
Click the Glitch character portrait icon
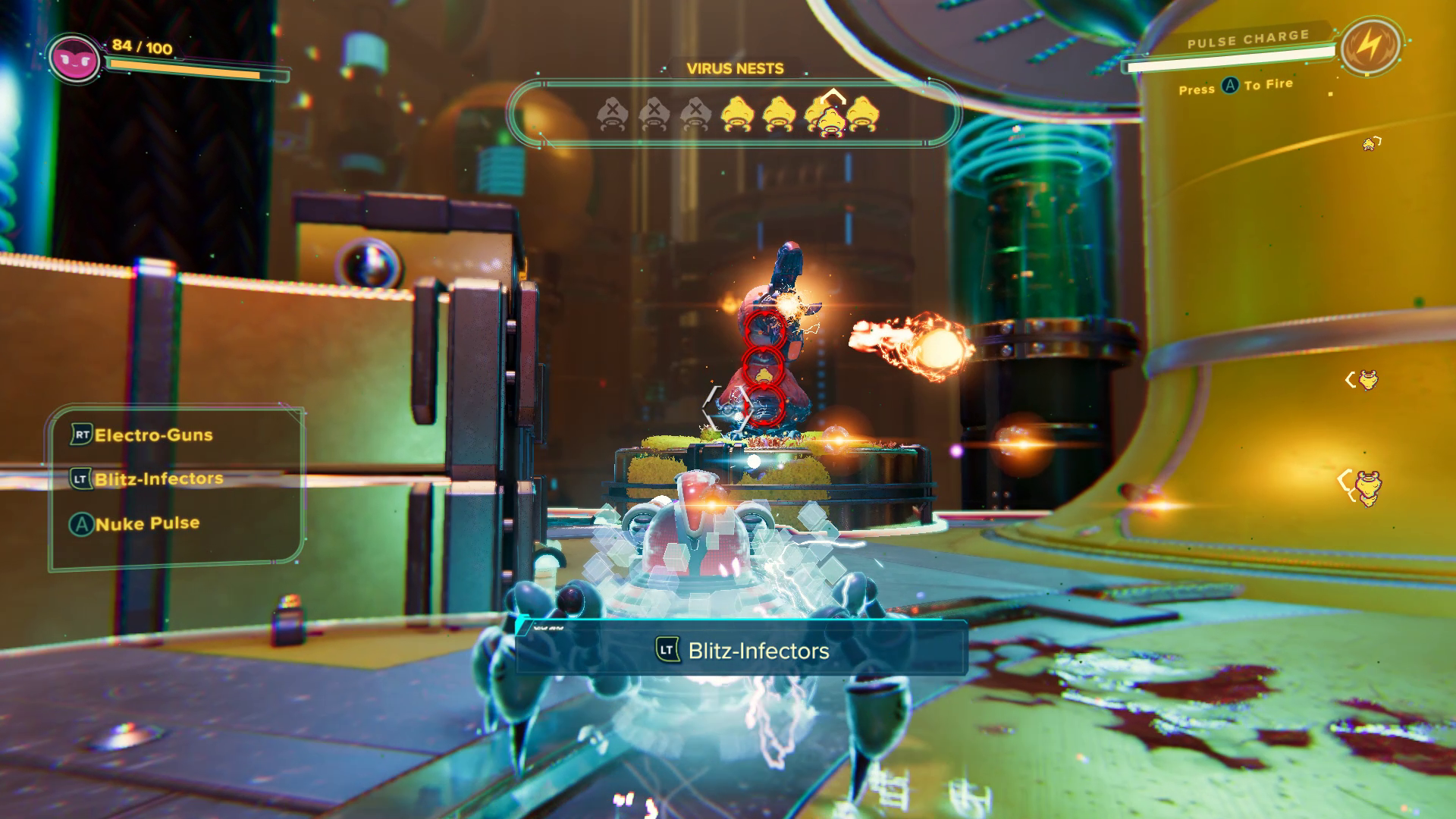pyautogui.click(x=74, y=58)
